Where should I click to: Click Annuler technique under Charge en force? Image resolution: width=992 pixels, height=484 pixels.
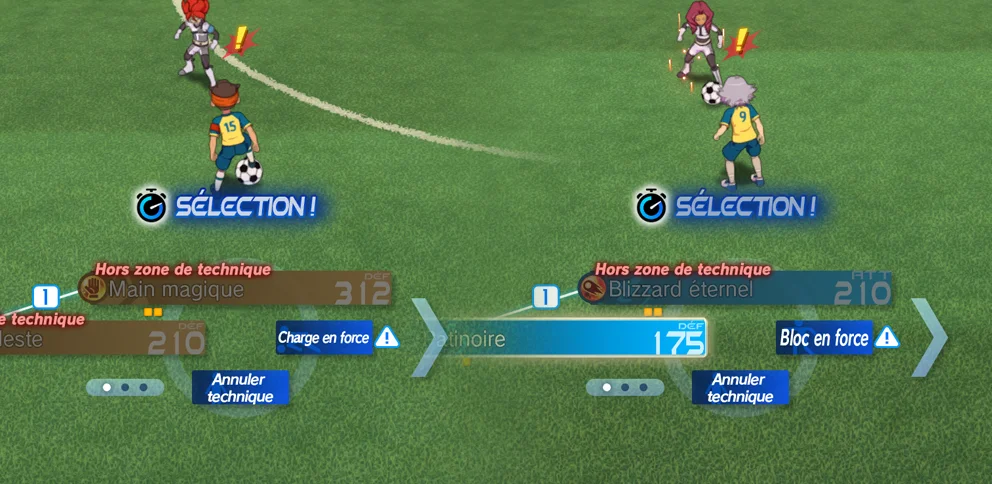pos(240,388)
